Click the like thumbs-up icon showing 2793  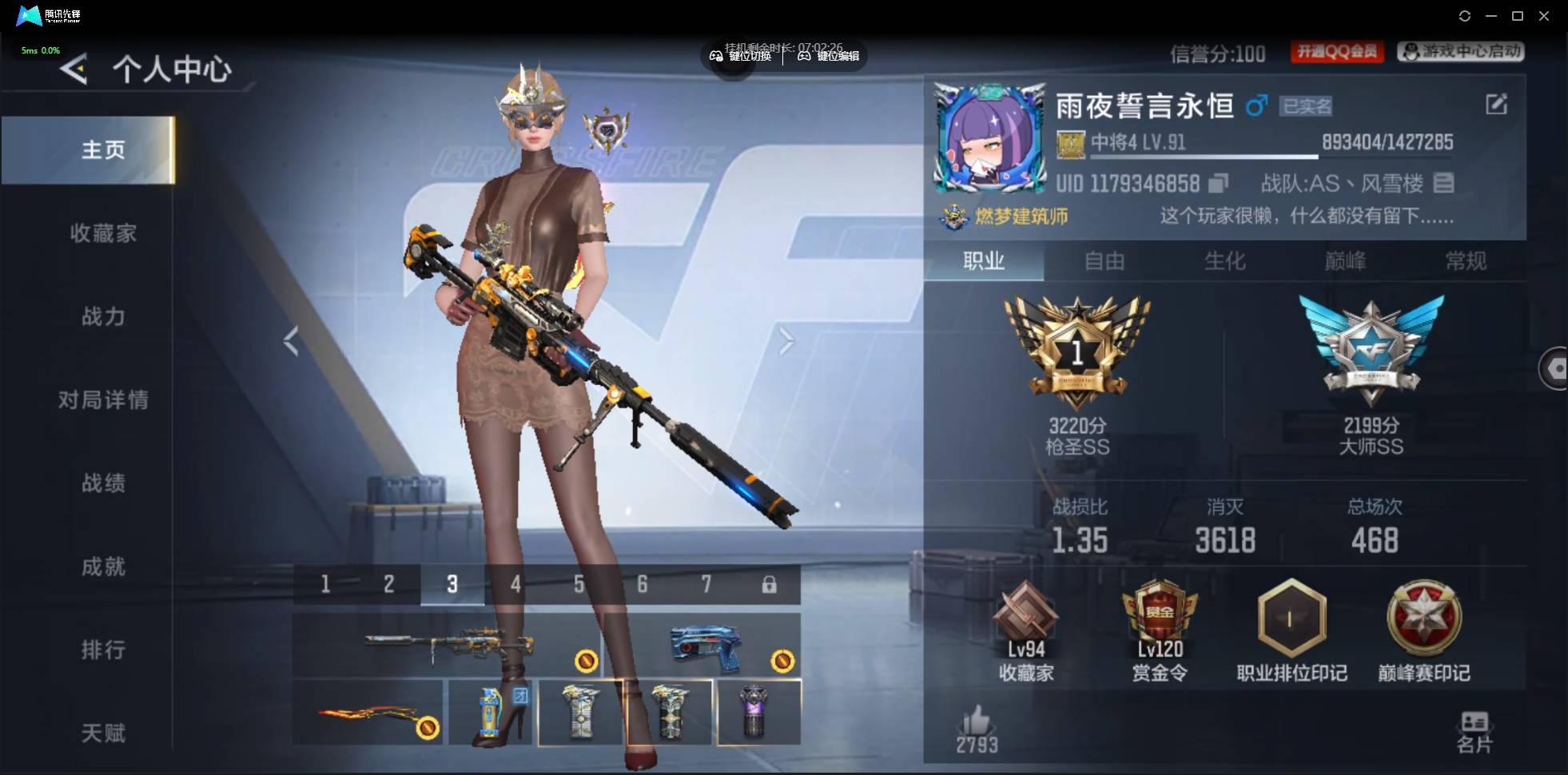tap(977, 727)
